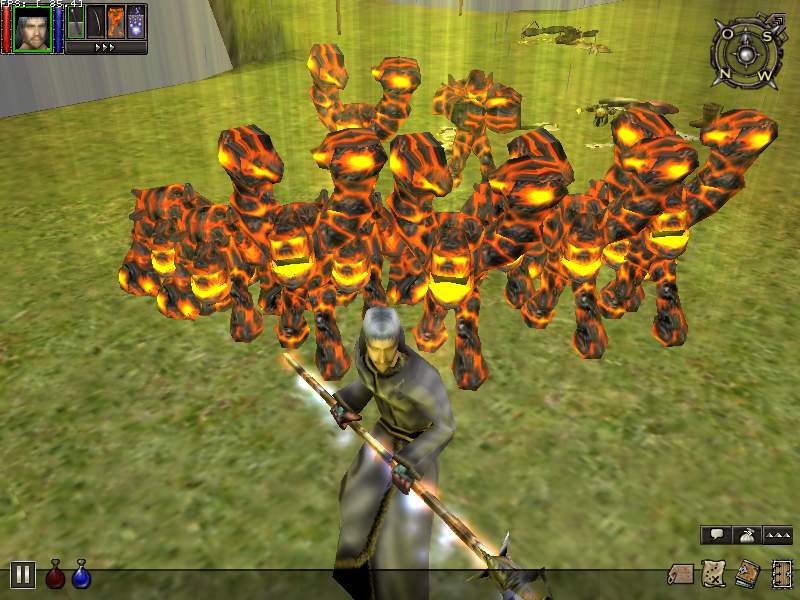This screenshot has width=800, height=600.
Task: Select the blue sparkle spell slot
Action: 137,22
